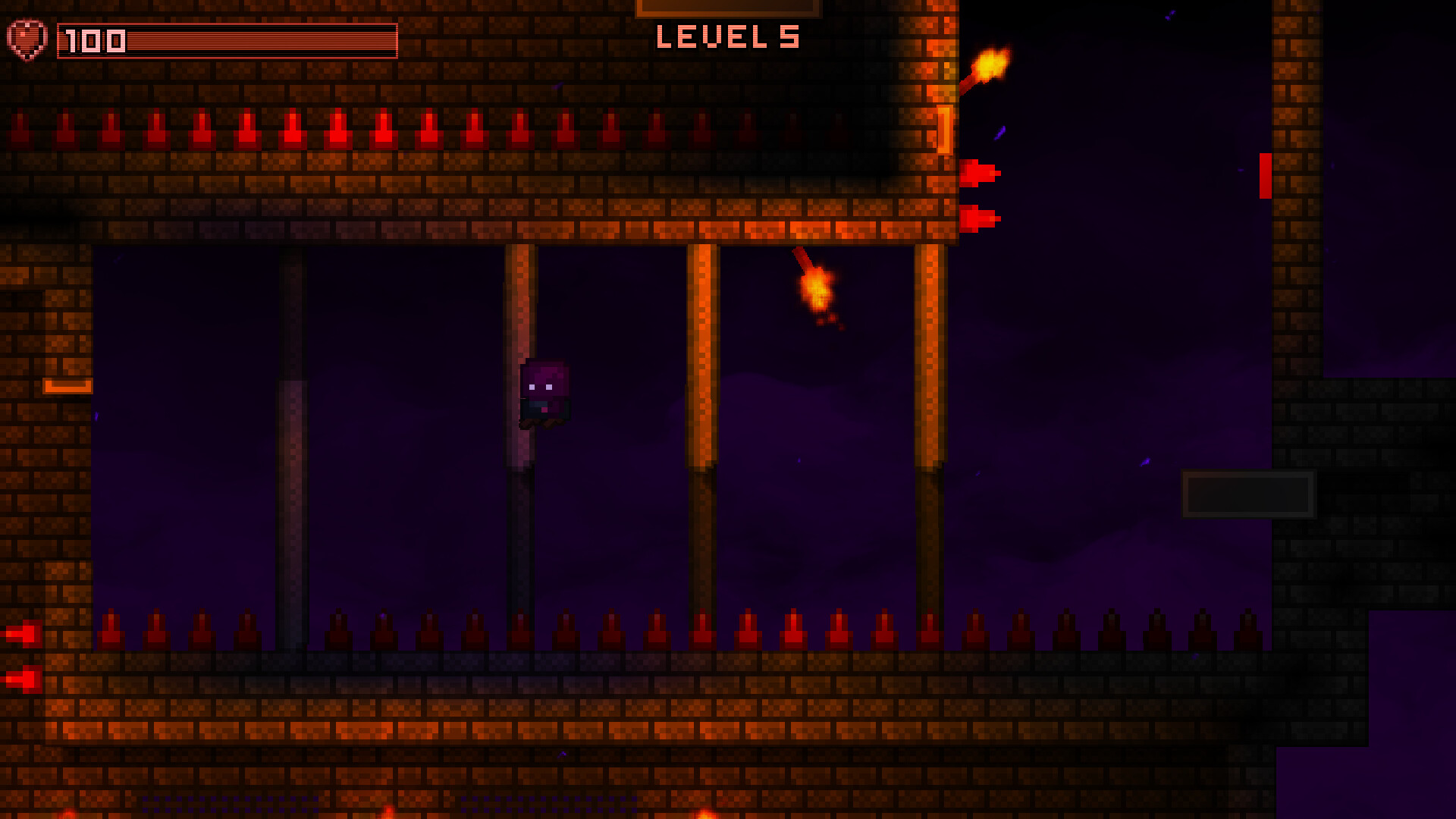The image size is (1456, 819).
Task: Click the torch flame near the top right
Action: click(991, 61)
